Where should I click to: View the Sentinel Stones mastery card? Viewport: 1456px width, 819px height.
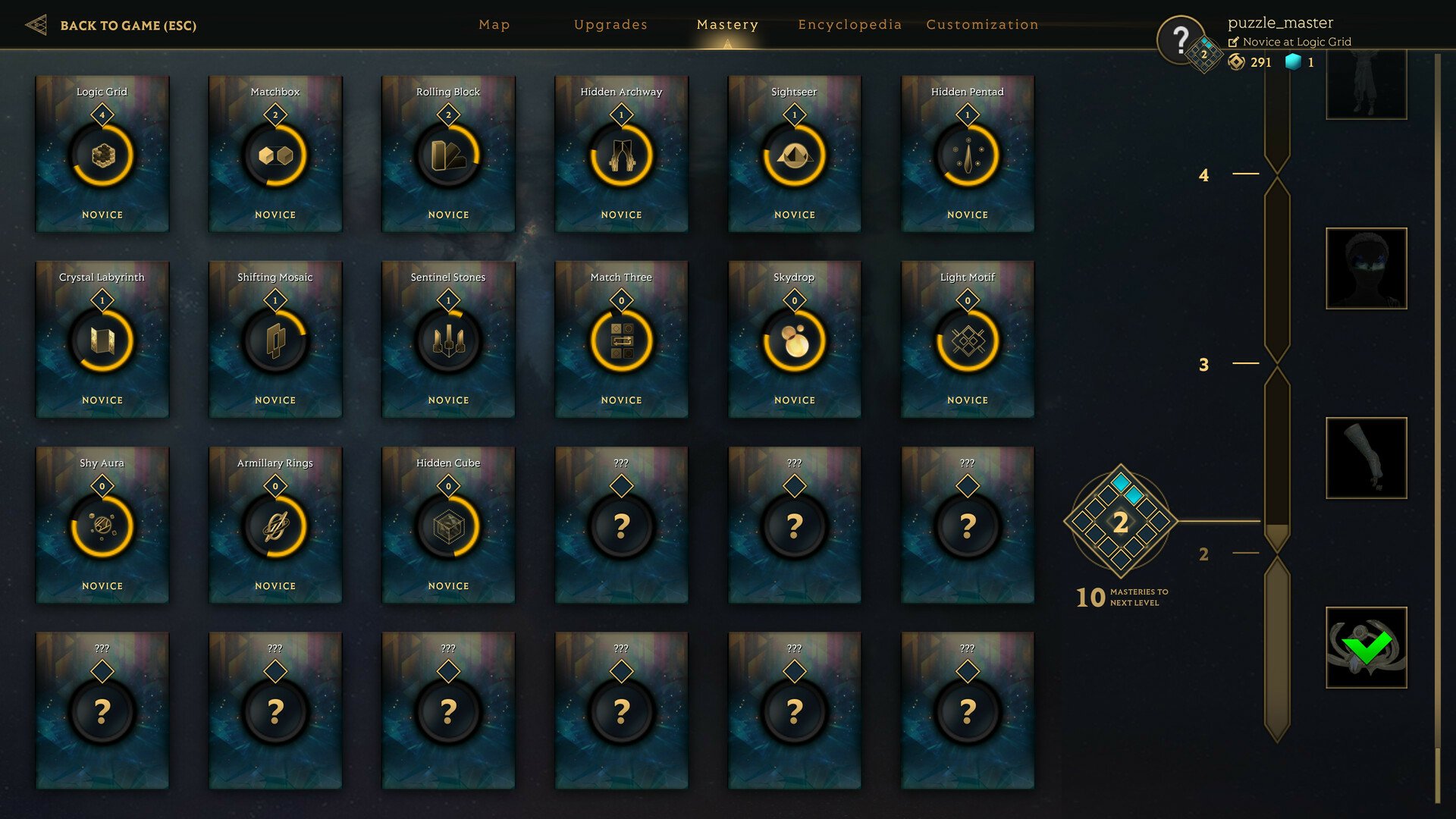click(x=448, y=340)
